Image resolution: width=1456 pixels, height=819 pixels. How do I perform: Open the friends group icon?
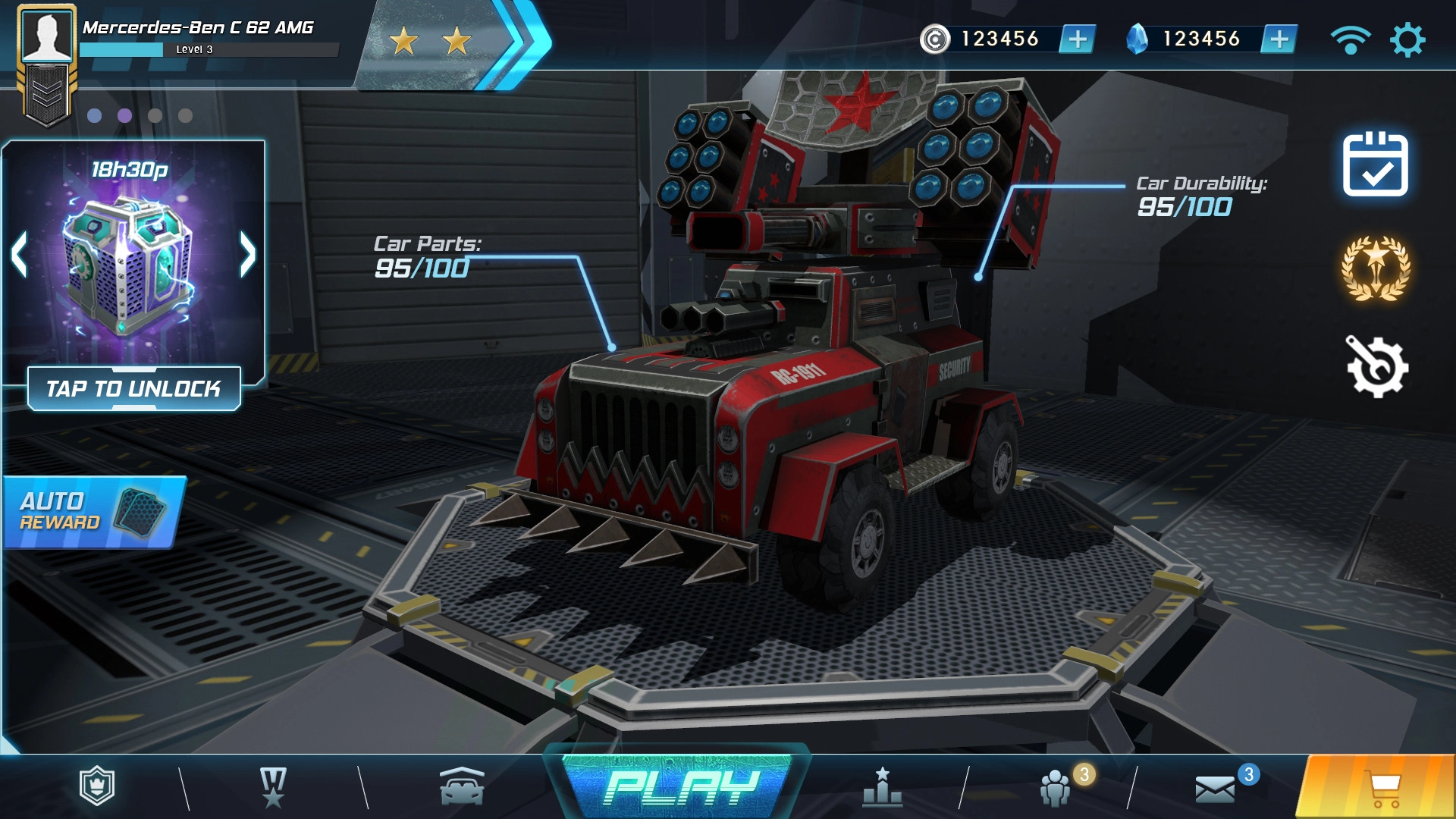tap(1055, 788)
